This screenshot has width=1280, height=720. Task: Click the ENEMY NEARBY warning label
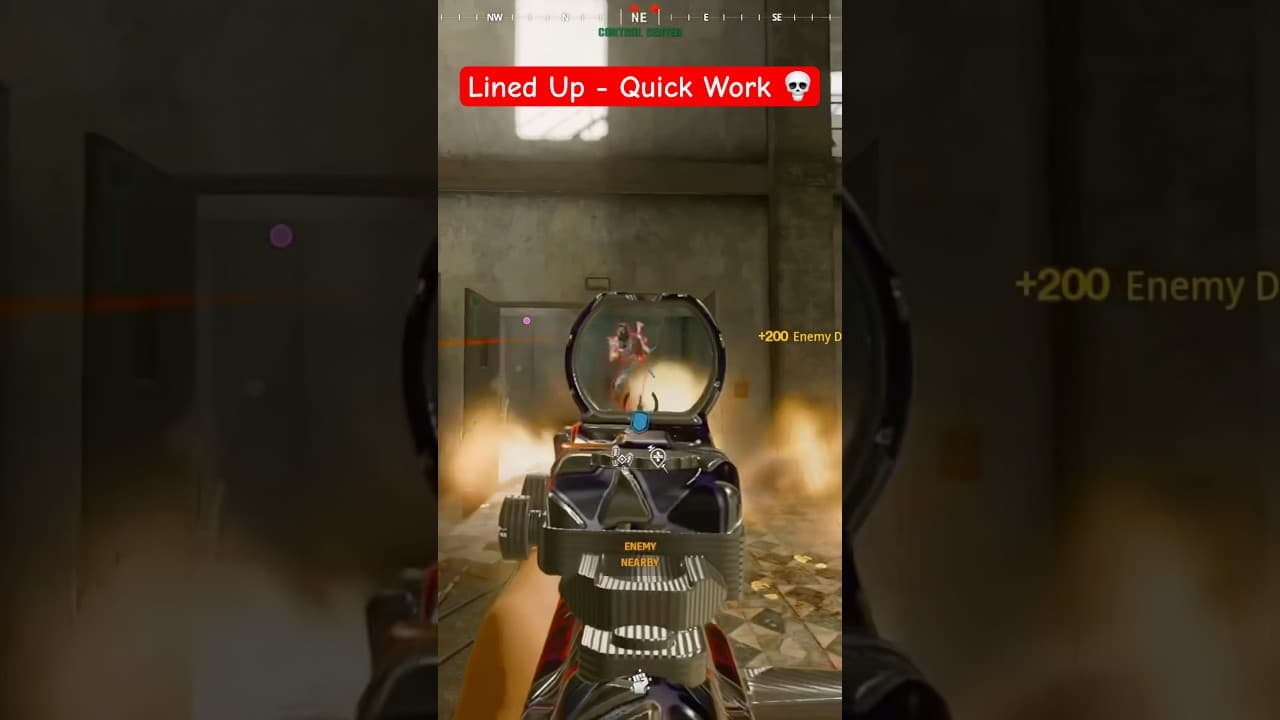(x=640, y=555)
